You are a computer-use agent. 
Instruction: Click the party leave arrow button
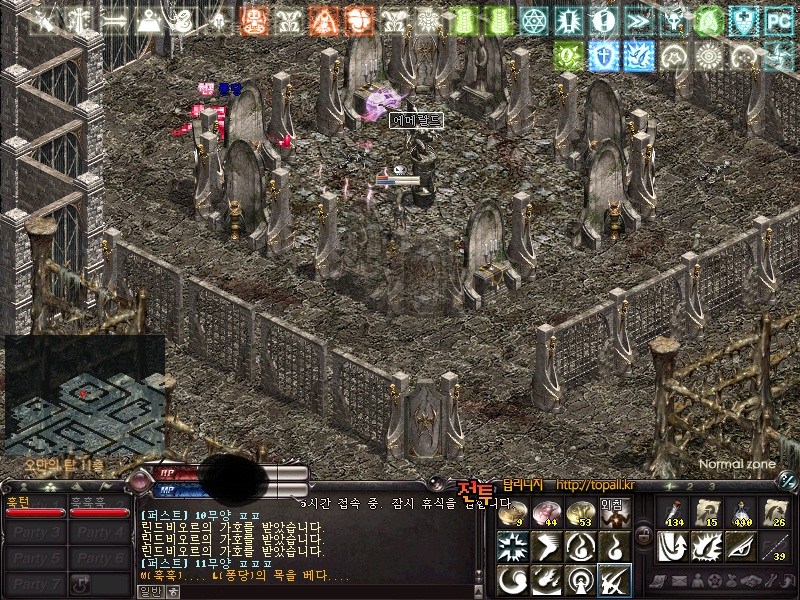[x=82, y=584]
